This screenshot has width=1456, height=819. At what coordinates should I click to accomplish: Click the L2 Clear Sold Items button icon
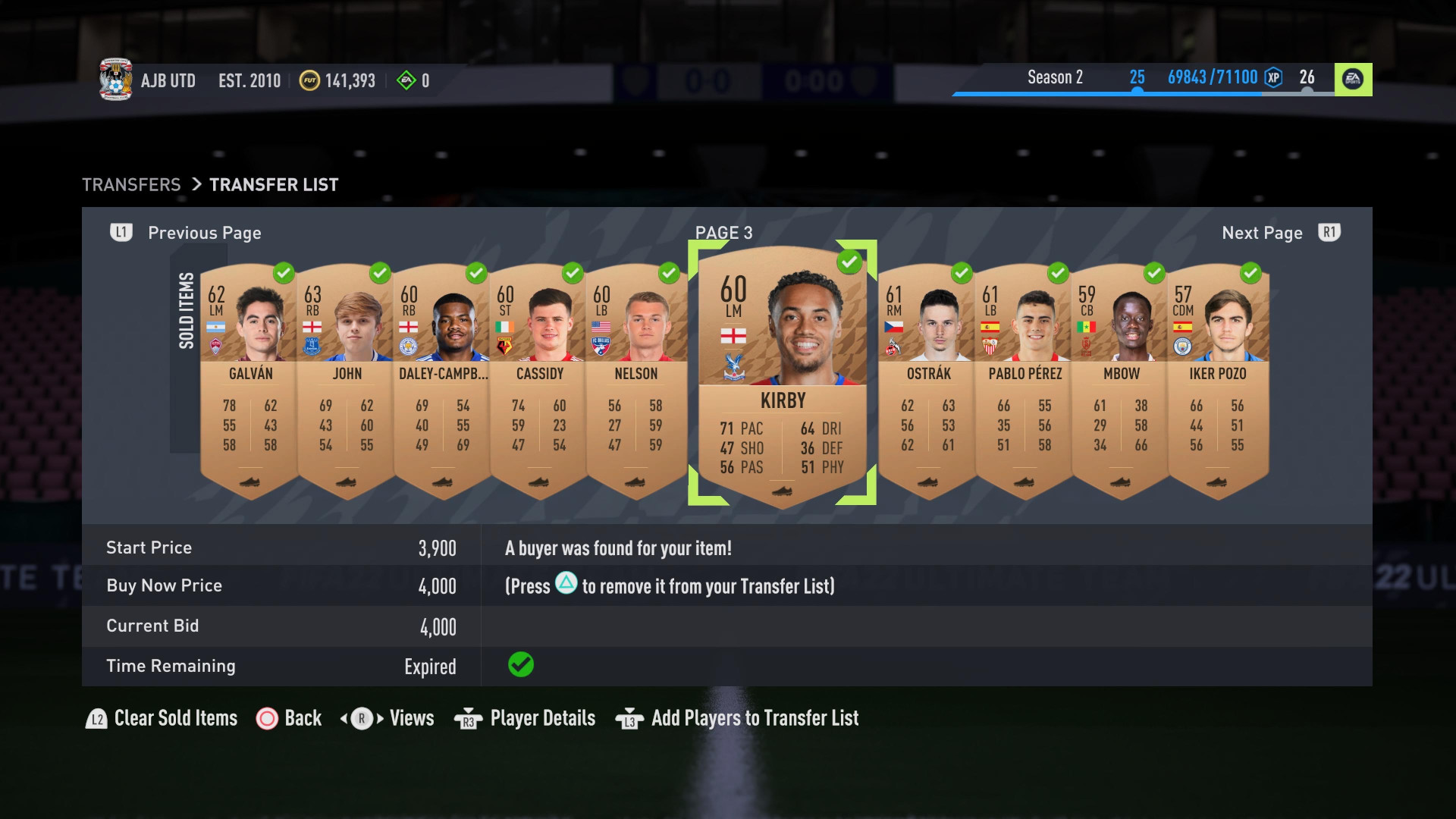pos(96,718)
